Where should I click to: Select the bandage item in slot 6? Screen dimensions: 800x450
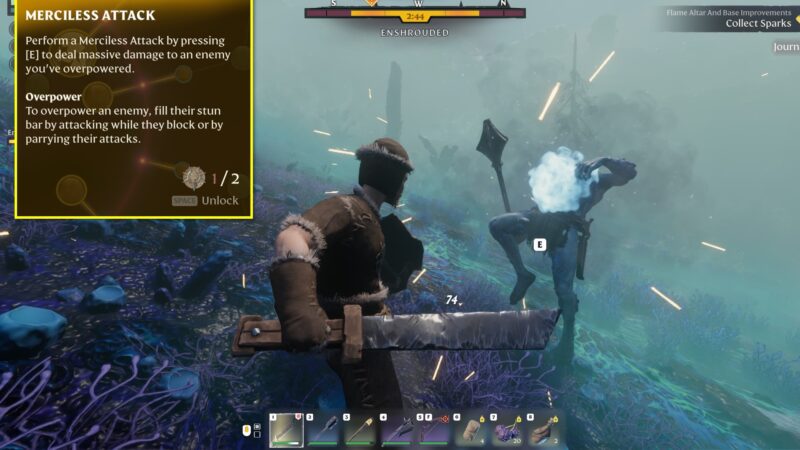pos(471,430)
